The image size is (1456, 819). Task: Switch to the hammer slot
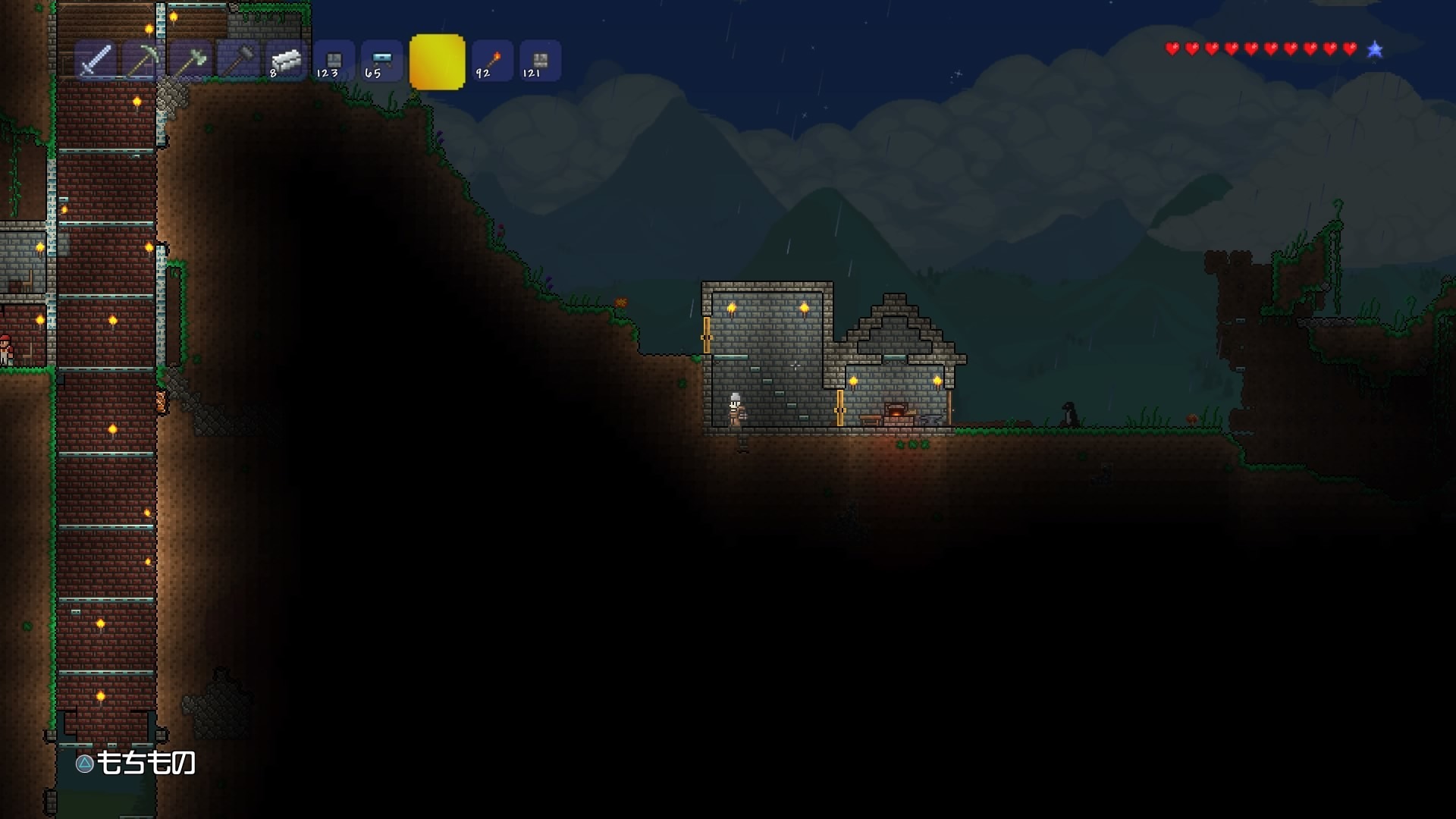point(237,61)
